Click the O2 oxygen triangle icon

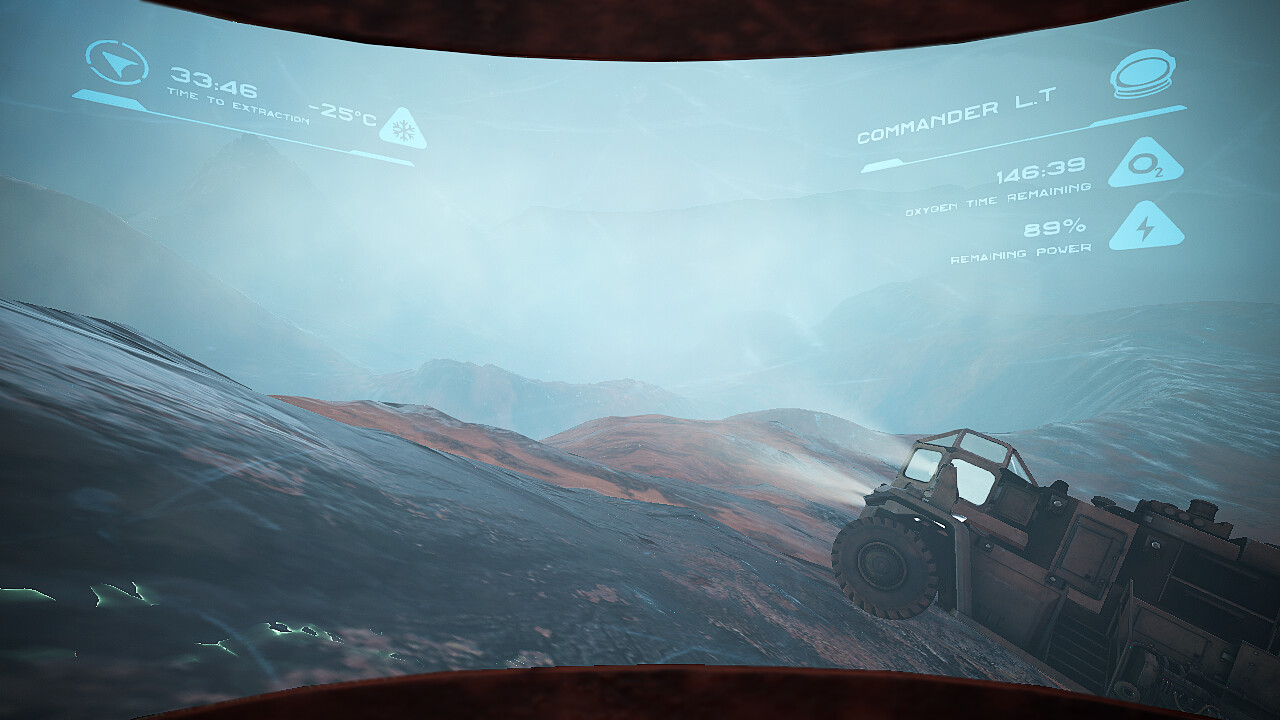pyautogui.click(x=1145, y=166)
